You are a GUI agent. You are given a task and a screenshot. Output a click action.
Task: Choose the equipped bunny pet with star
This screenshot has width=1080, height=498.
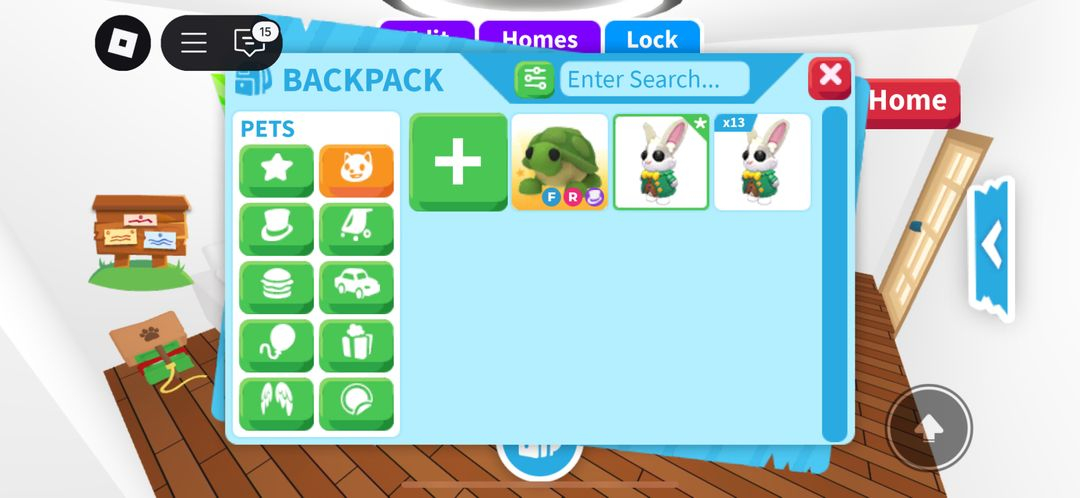[661, 162]
